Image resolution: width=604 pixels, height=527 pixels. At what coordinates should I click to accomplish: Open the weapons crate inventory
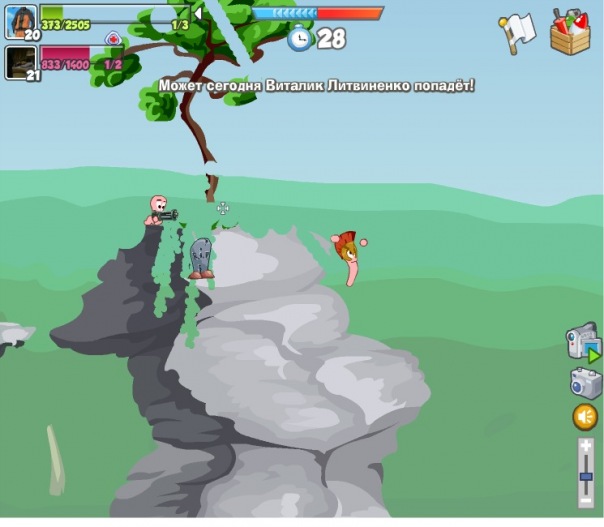click(570, 32)
